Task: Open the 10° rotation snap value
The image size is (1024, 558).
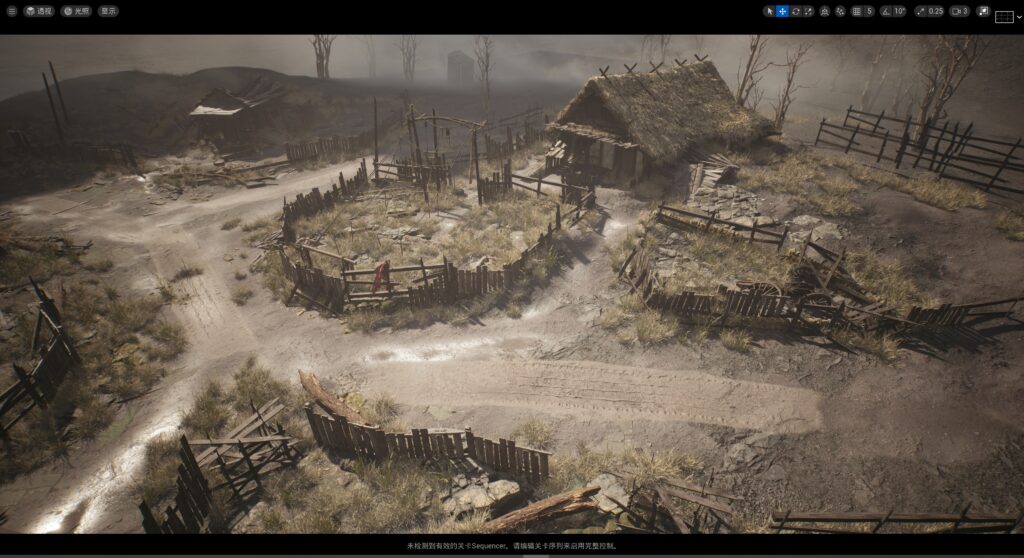Action: 899,11
